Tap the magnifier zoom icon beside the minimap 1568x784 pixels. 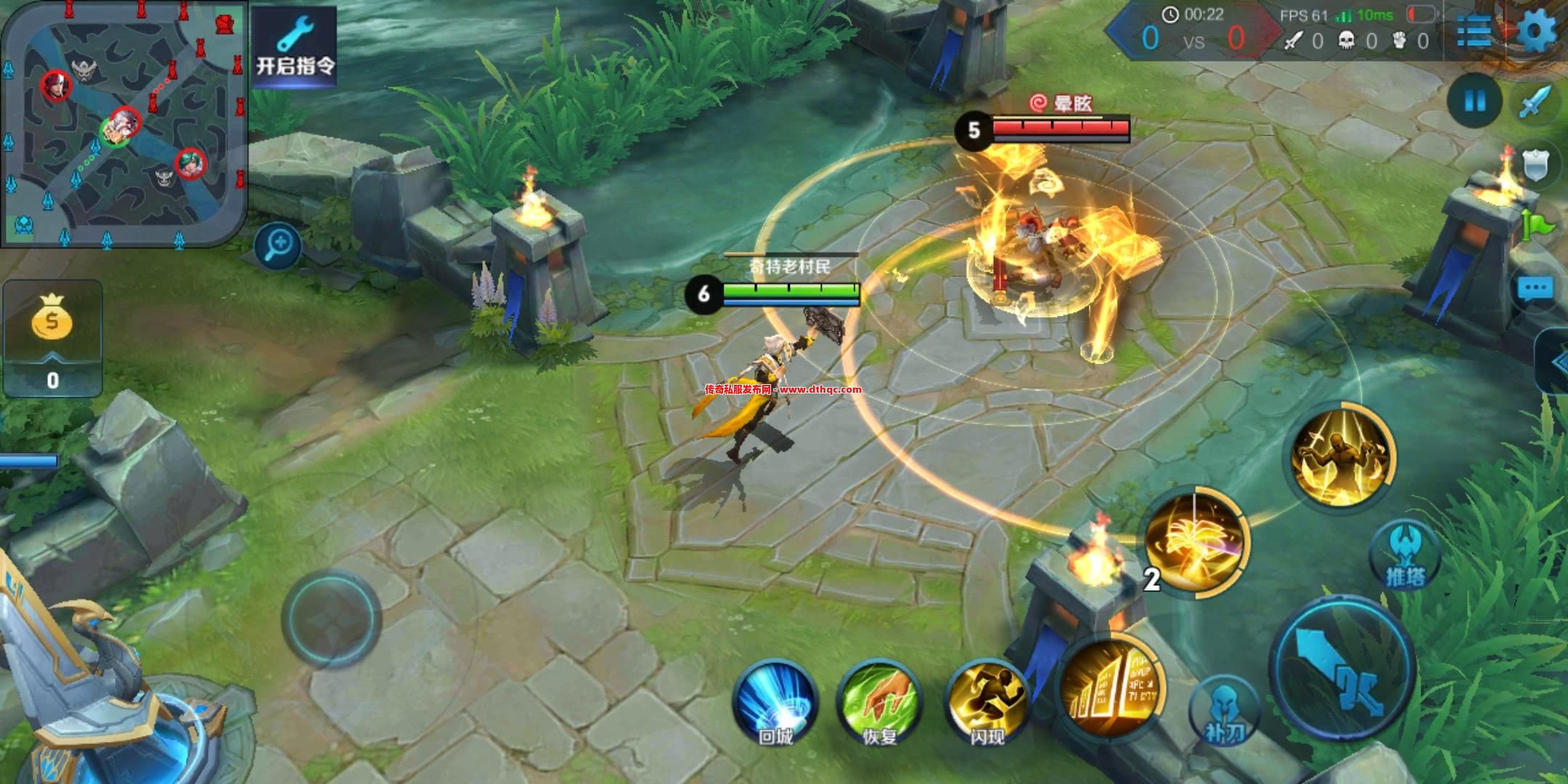tap(278, 245)
